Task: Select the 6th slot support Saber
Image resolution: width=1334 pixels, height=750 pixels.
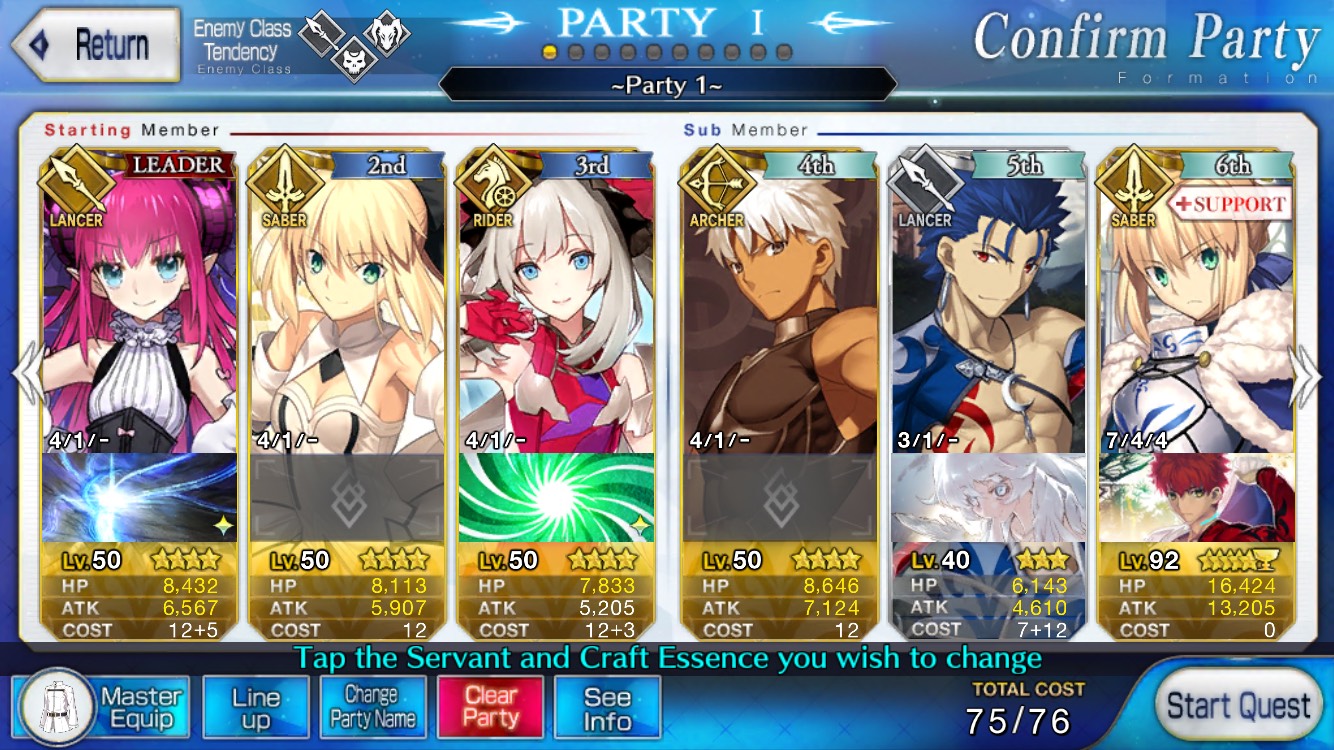Action: pos(1196,310)
